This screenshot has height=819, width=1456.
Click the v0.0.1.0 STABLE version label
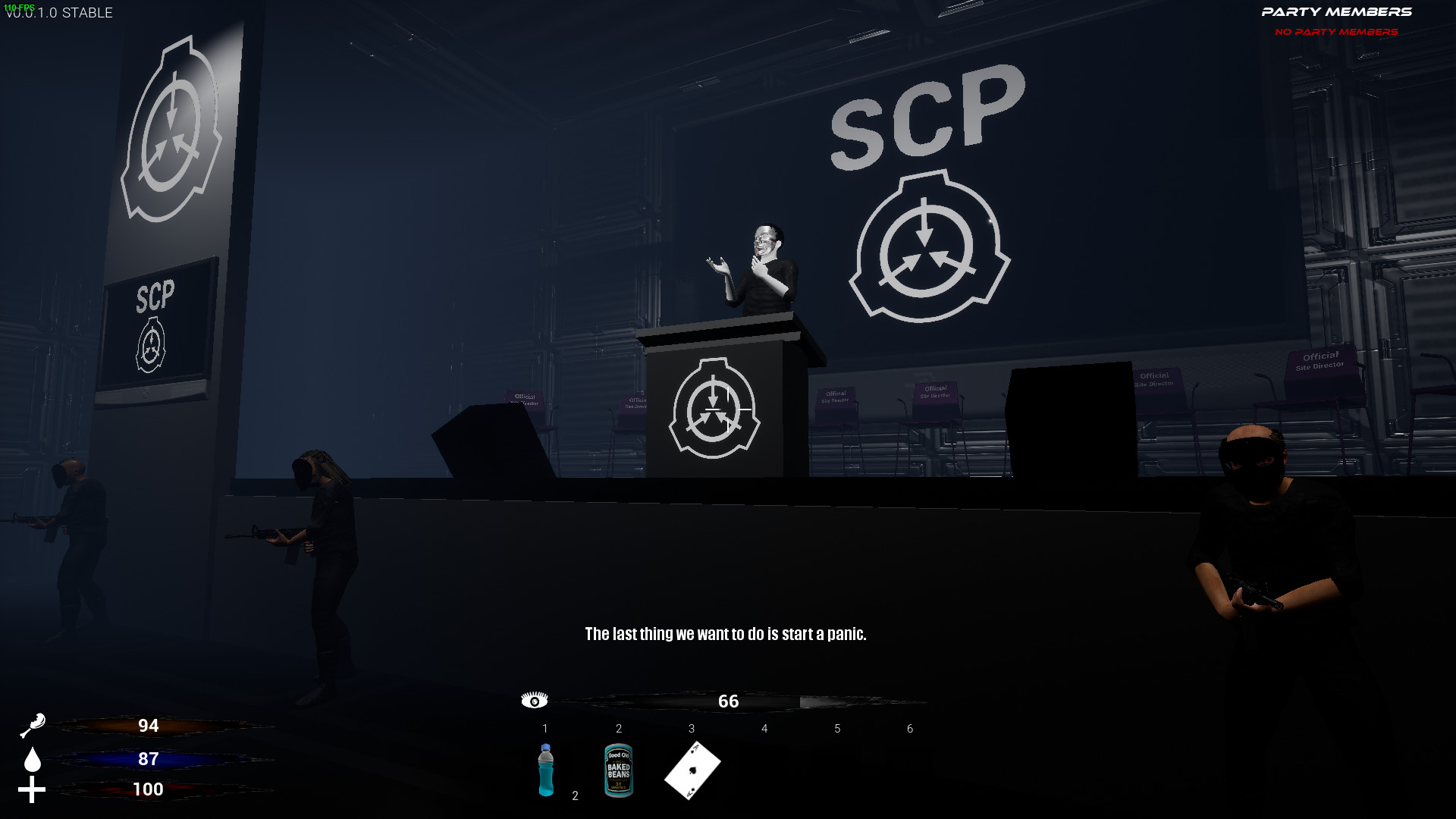(x=61, y=13)
